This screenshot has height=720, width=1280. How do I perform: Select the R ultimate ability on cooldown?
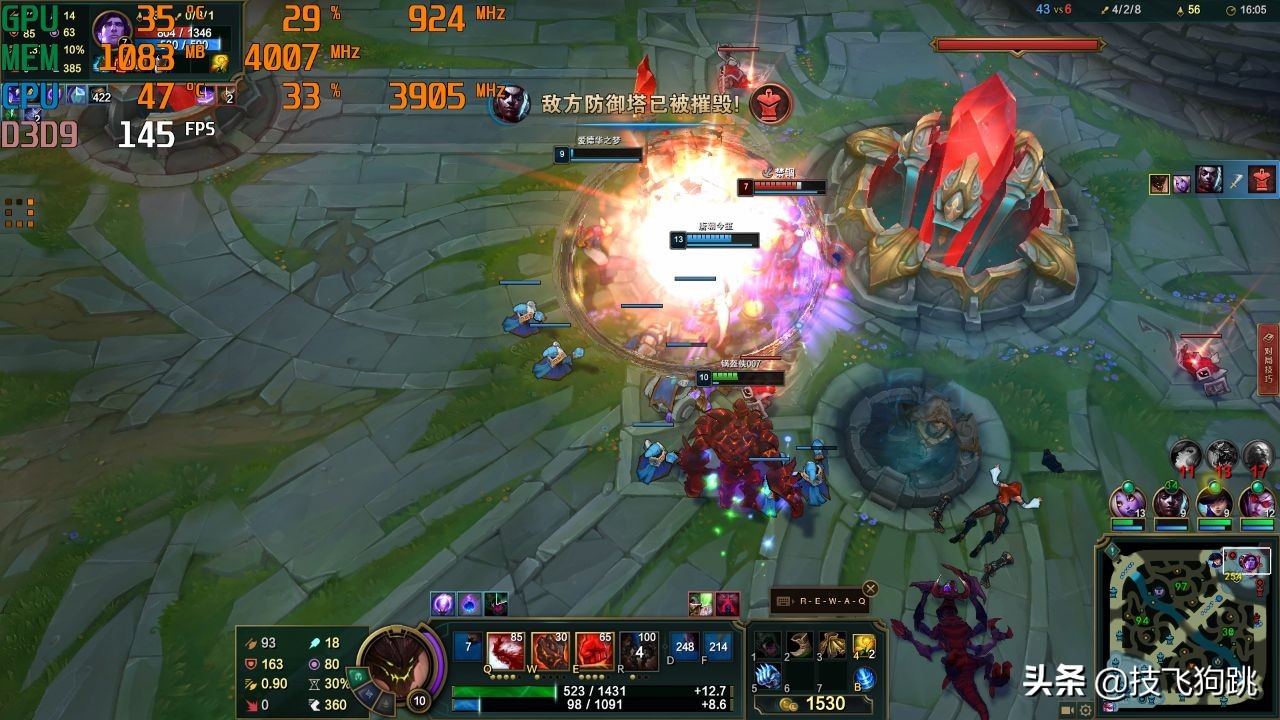click(638, 651)
